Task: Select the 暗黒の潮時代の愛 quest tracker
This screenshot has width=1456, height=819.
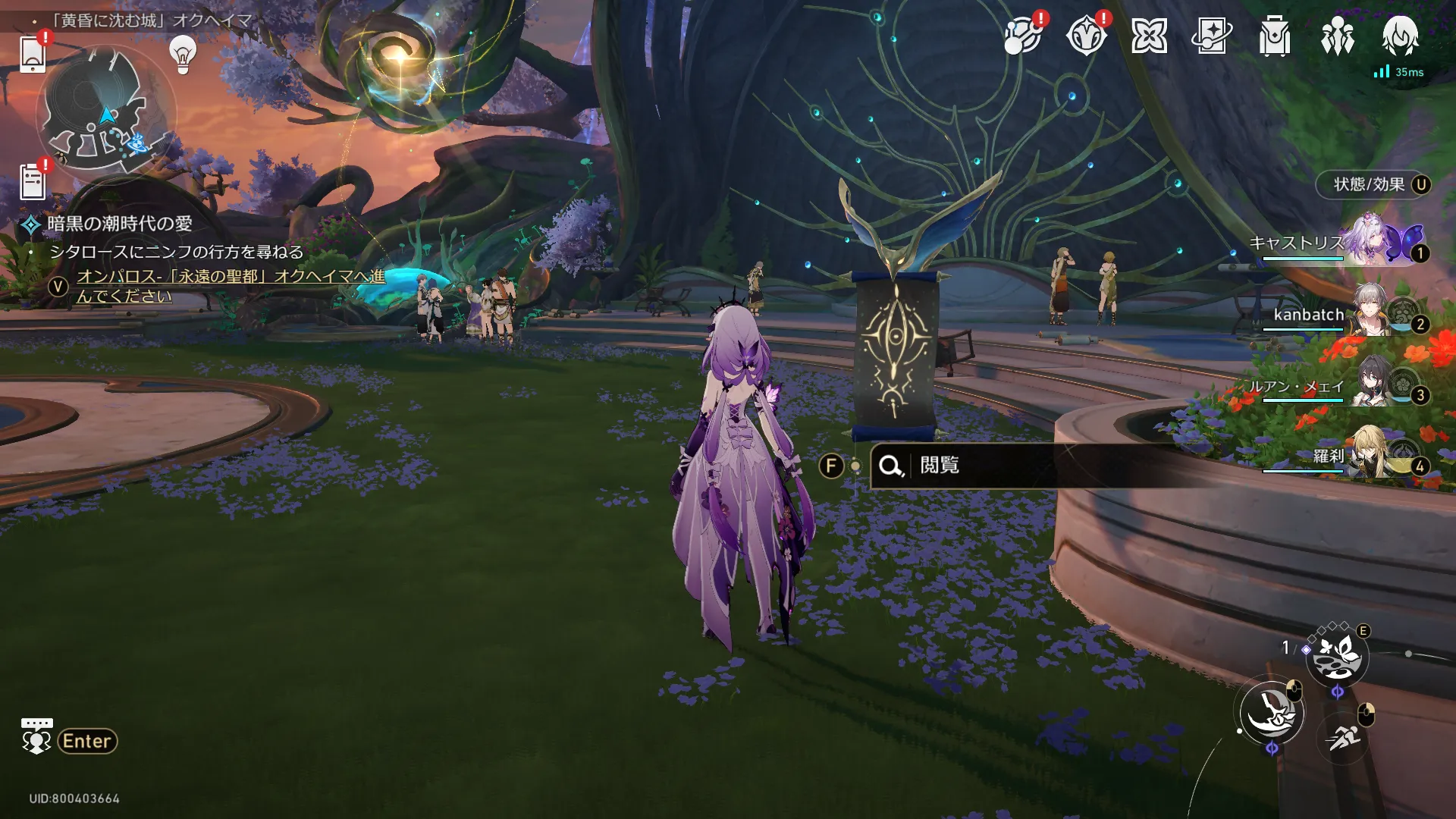Action: [119, 224]
